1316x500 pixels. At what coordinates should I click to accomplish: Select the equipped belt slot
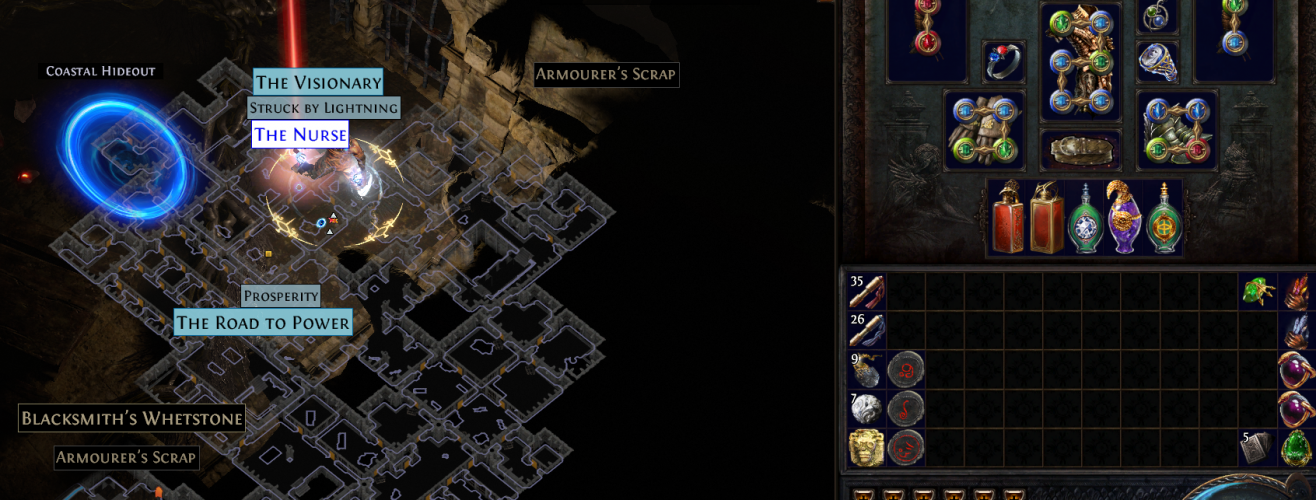coord(1080,150)
